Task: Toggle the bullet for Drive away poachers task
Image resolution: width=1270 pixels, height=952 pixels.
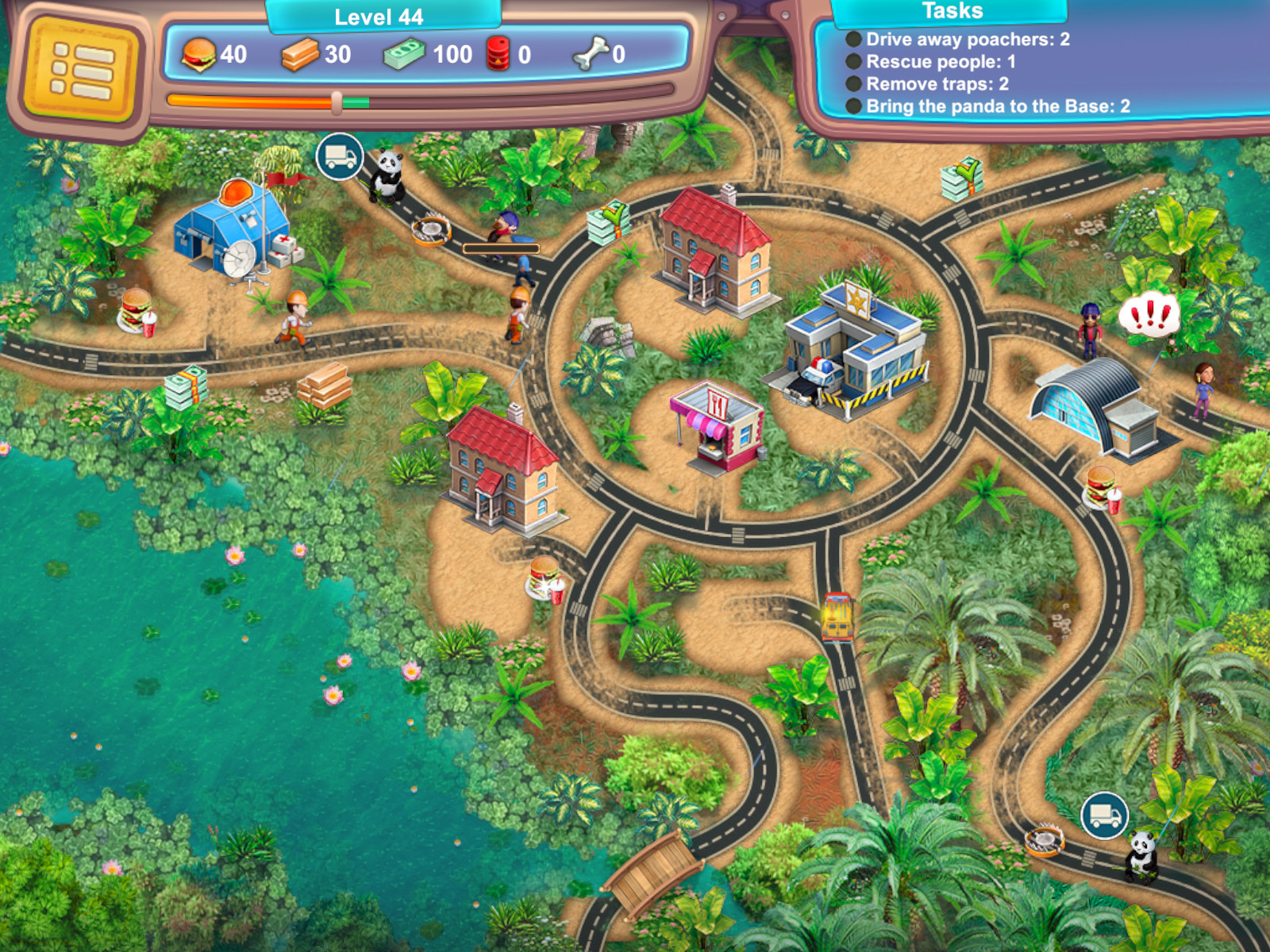Action: (855, 39)
